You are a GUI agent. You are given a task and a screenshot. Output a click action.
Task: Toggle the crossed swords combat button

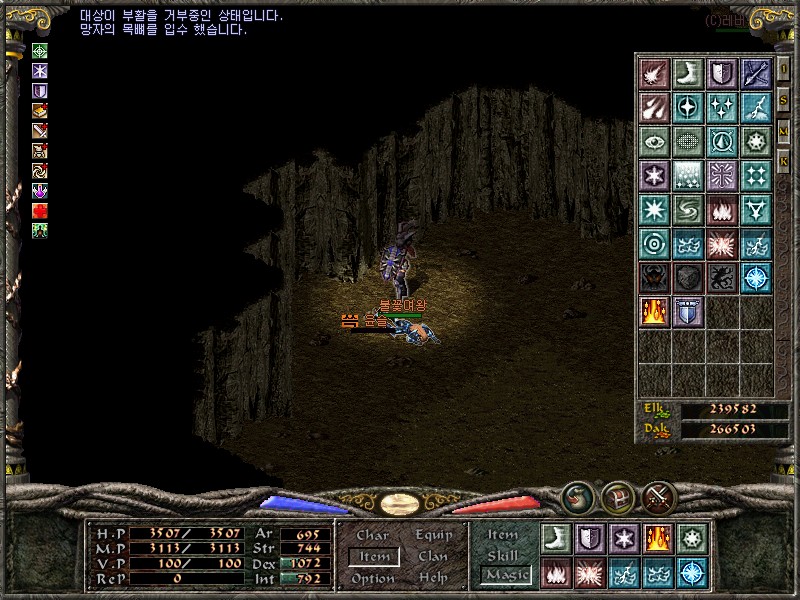tap(660, 496)
